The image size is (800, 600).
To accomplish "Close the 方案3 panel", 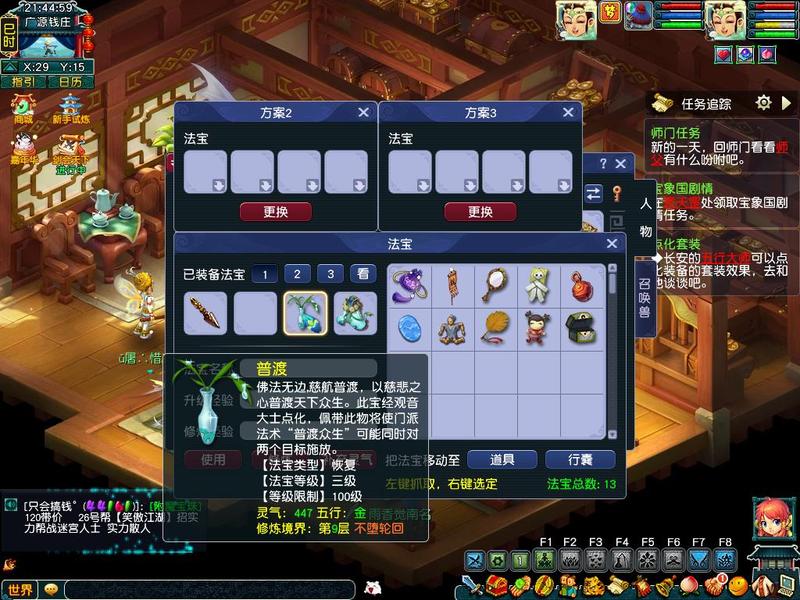I will click(x=568, y=113).
